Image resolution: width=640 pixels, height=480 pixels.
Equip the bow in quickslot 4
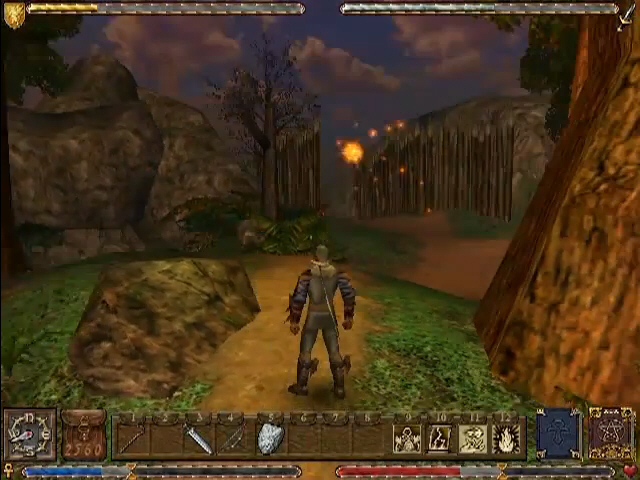(x=232, y=438)
